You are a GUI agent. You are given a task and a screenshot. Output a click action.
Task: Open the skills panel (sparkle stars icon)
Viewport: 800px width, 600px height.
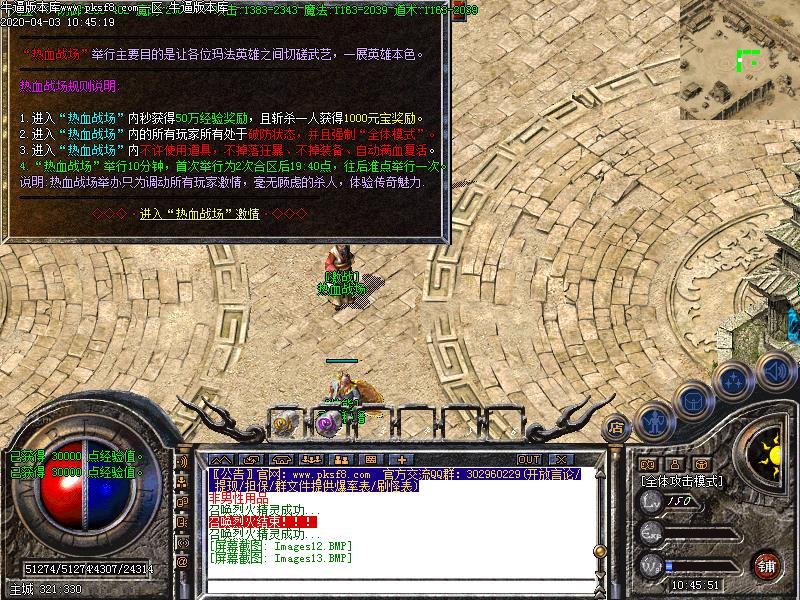click(735, 381)
